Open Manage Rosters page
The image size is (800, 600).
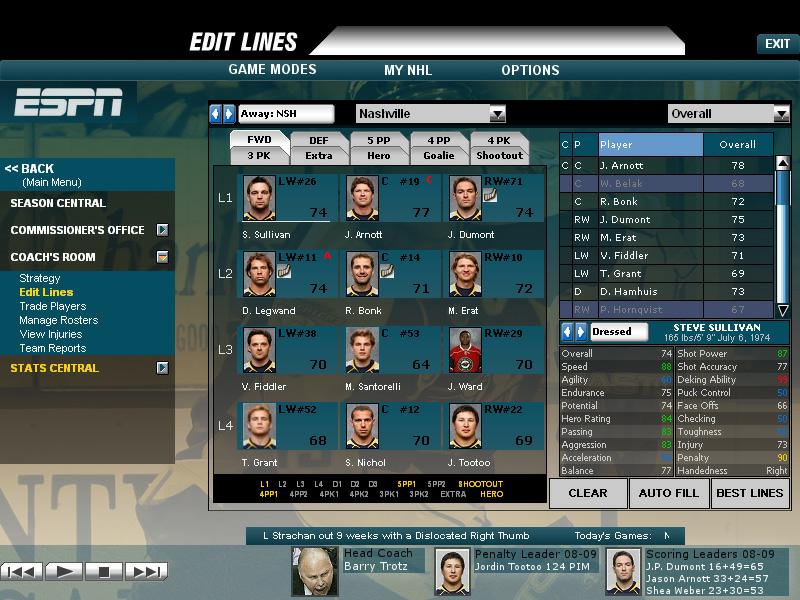pos(59,320)
